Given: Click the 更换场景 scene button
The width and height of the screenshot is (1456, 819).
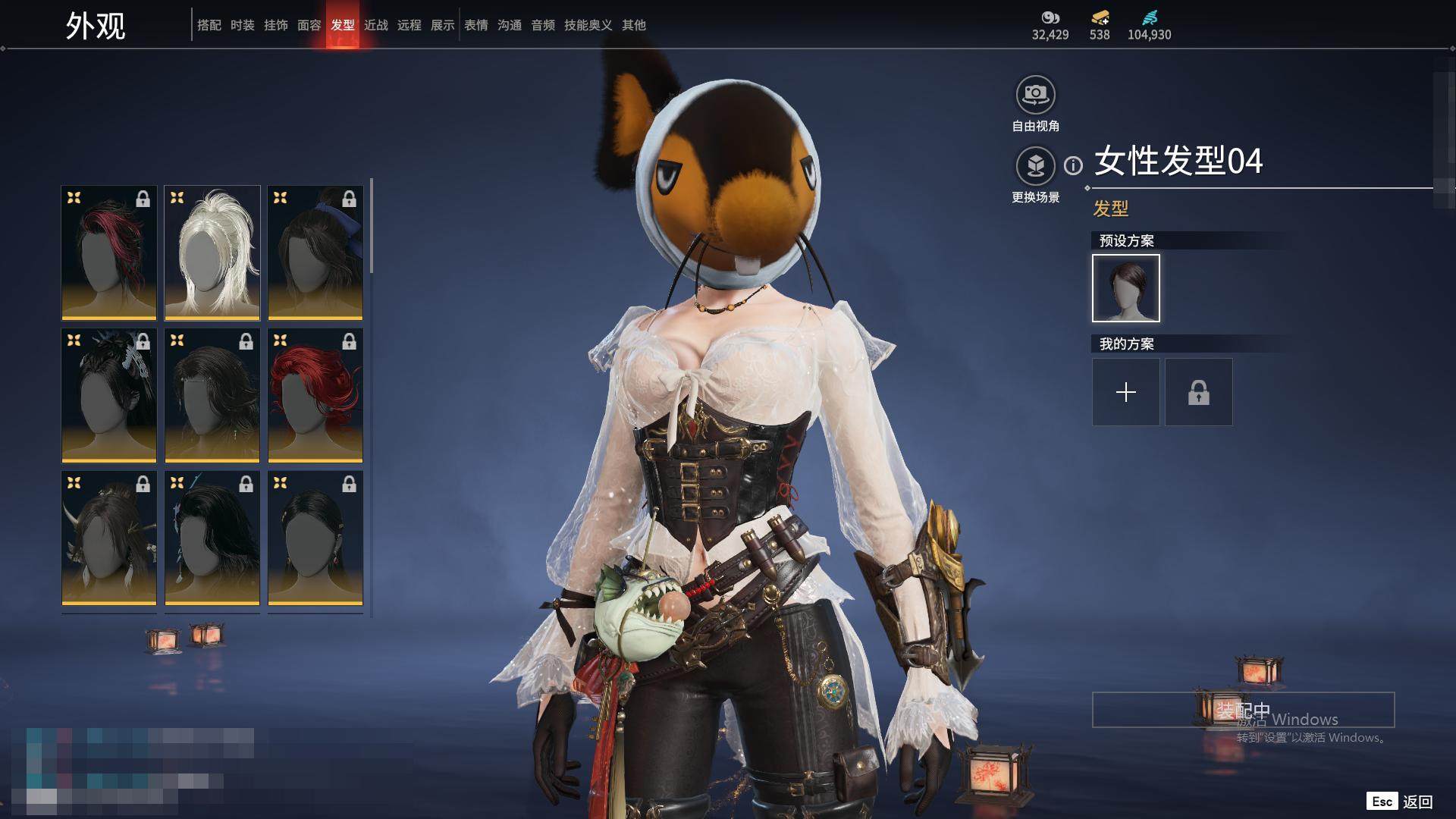Looking at the screenshot, I should tap(1035, 166).
